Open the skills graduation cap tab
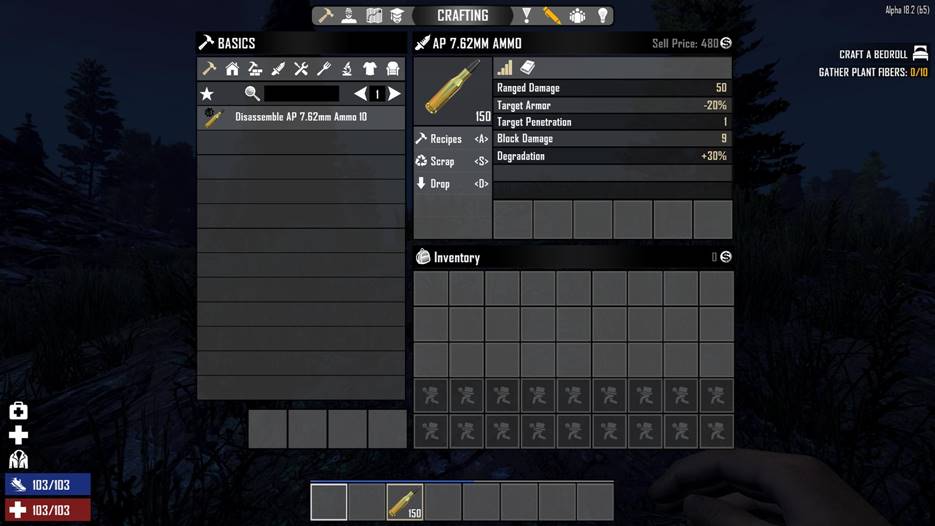The width and height of the screenshot is (935, 526). [397, 16]
